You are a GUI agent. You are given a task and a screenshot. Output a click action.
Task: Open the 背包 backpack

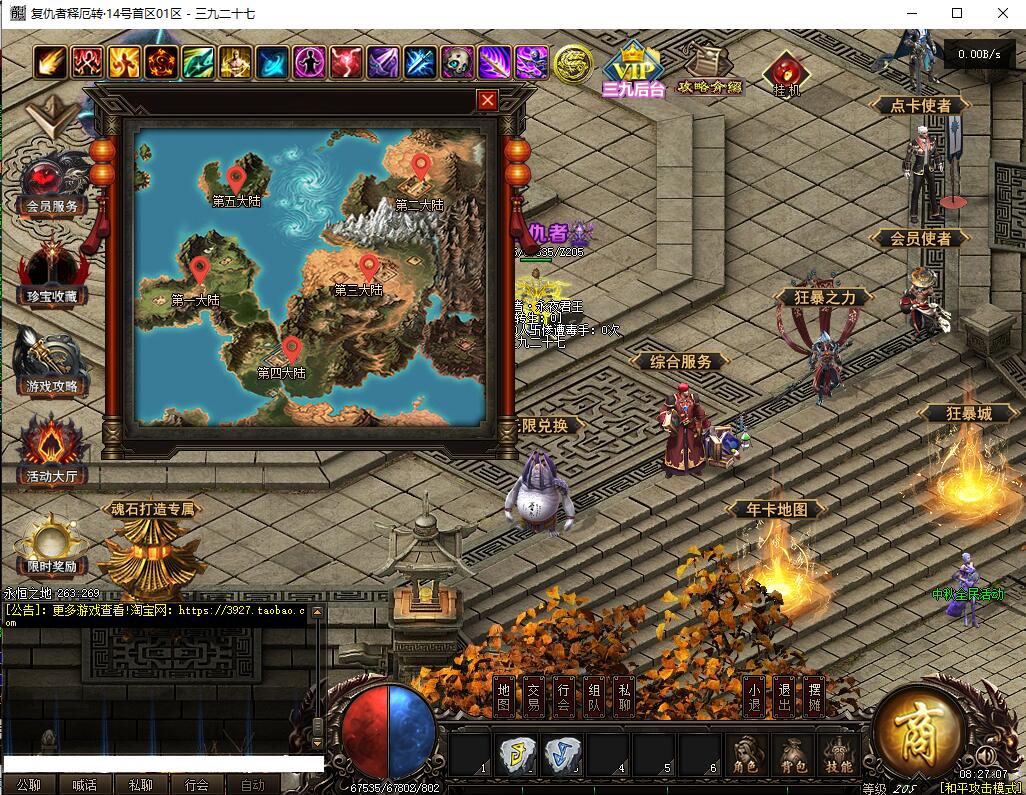[793, 755]
